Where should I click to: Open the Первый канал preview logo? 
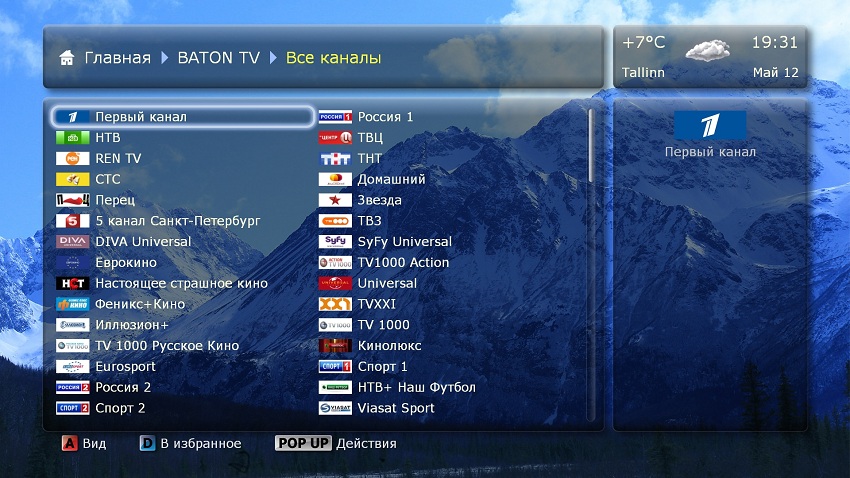(x=710, y=125)
